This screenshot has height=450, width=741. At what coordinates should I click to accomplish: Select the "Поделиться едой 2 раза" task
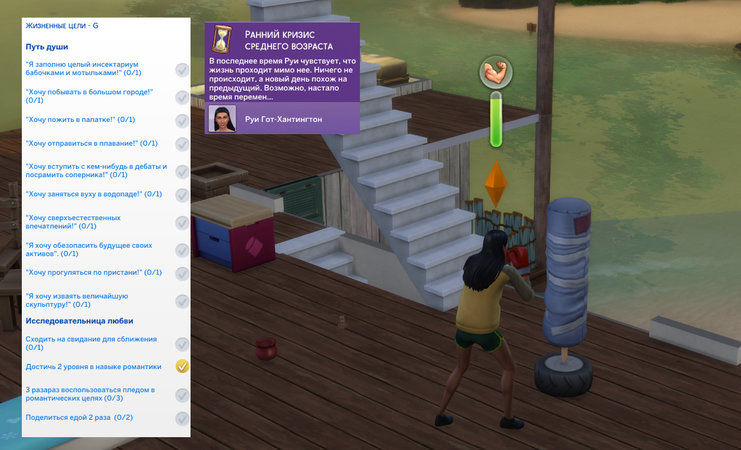tap(80, 417)
